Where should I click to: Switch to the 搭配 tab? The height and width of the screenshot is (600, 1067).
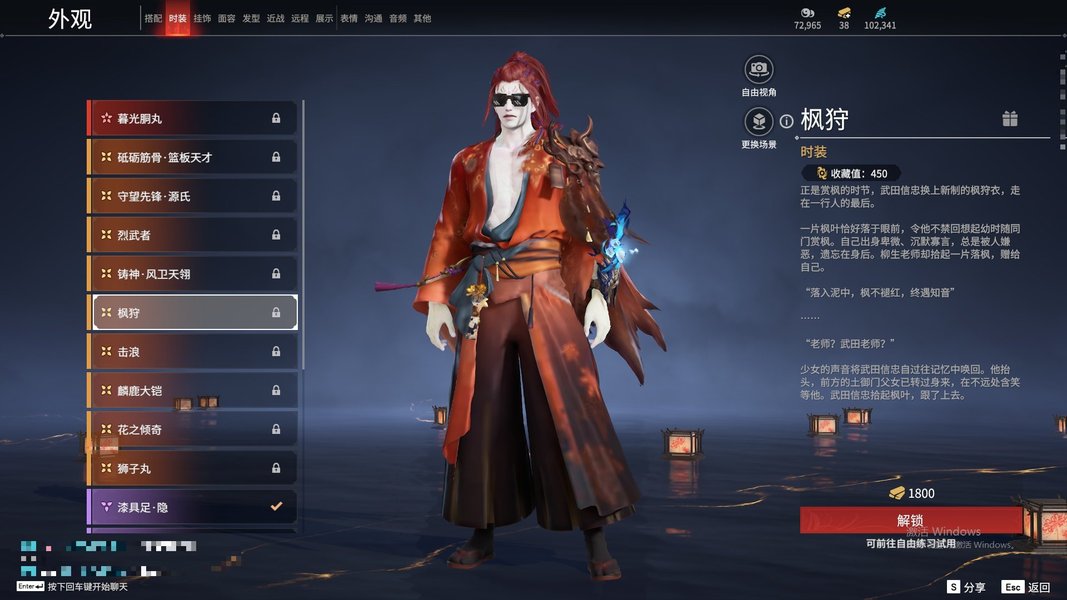pos(153,18)
